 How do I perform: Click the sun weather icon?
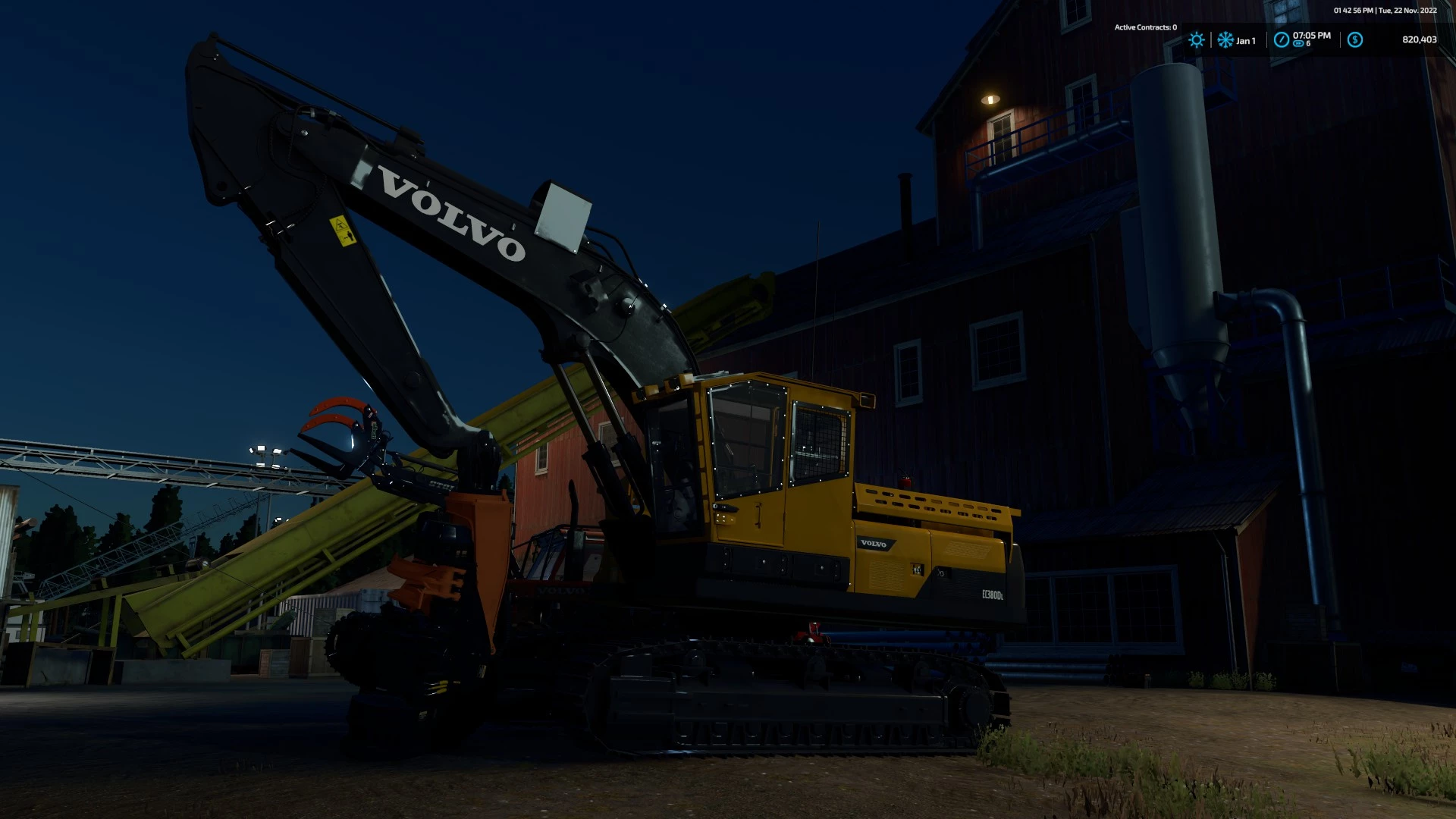click(x=1197, y=40)
